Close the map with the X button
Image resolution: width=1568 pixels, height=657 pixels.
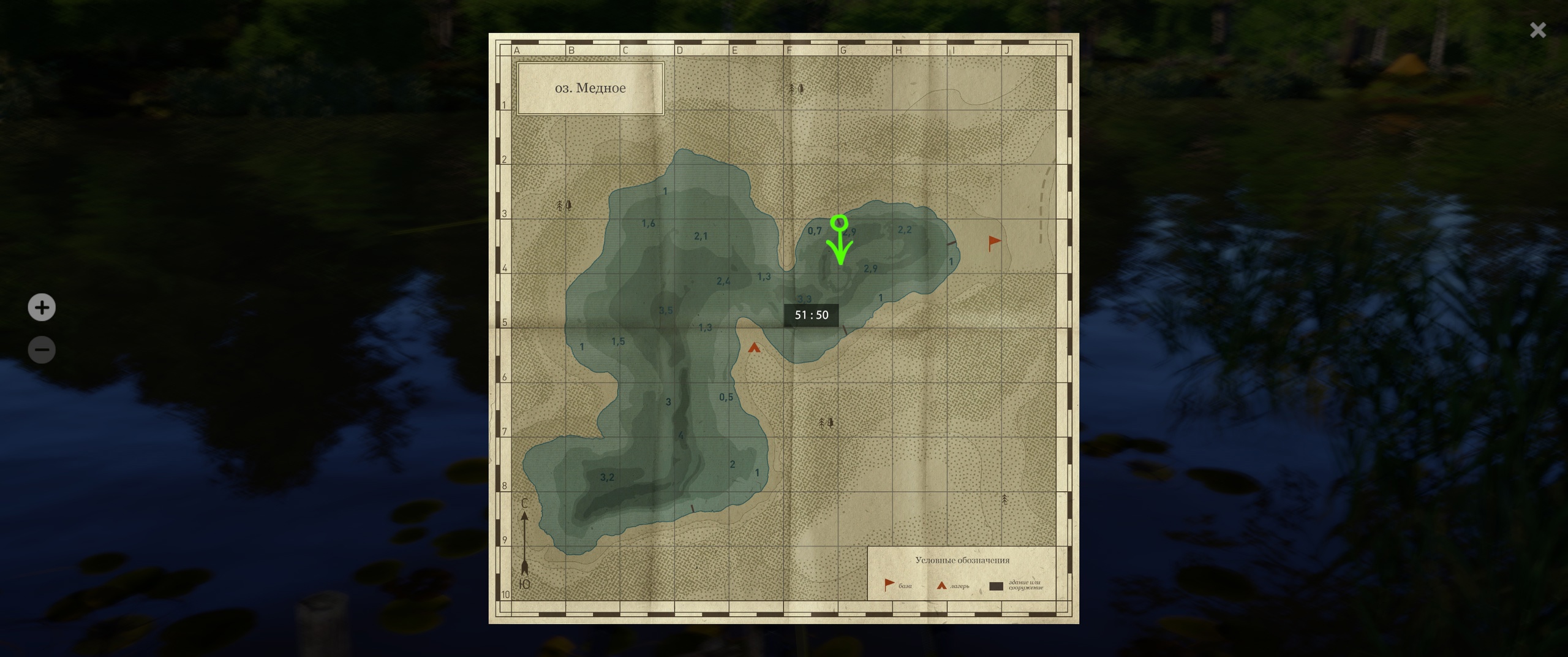[x=1537, y=30]
